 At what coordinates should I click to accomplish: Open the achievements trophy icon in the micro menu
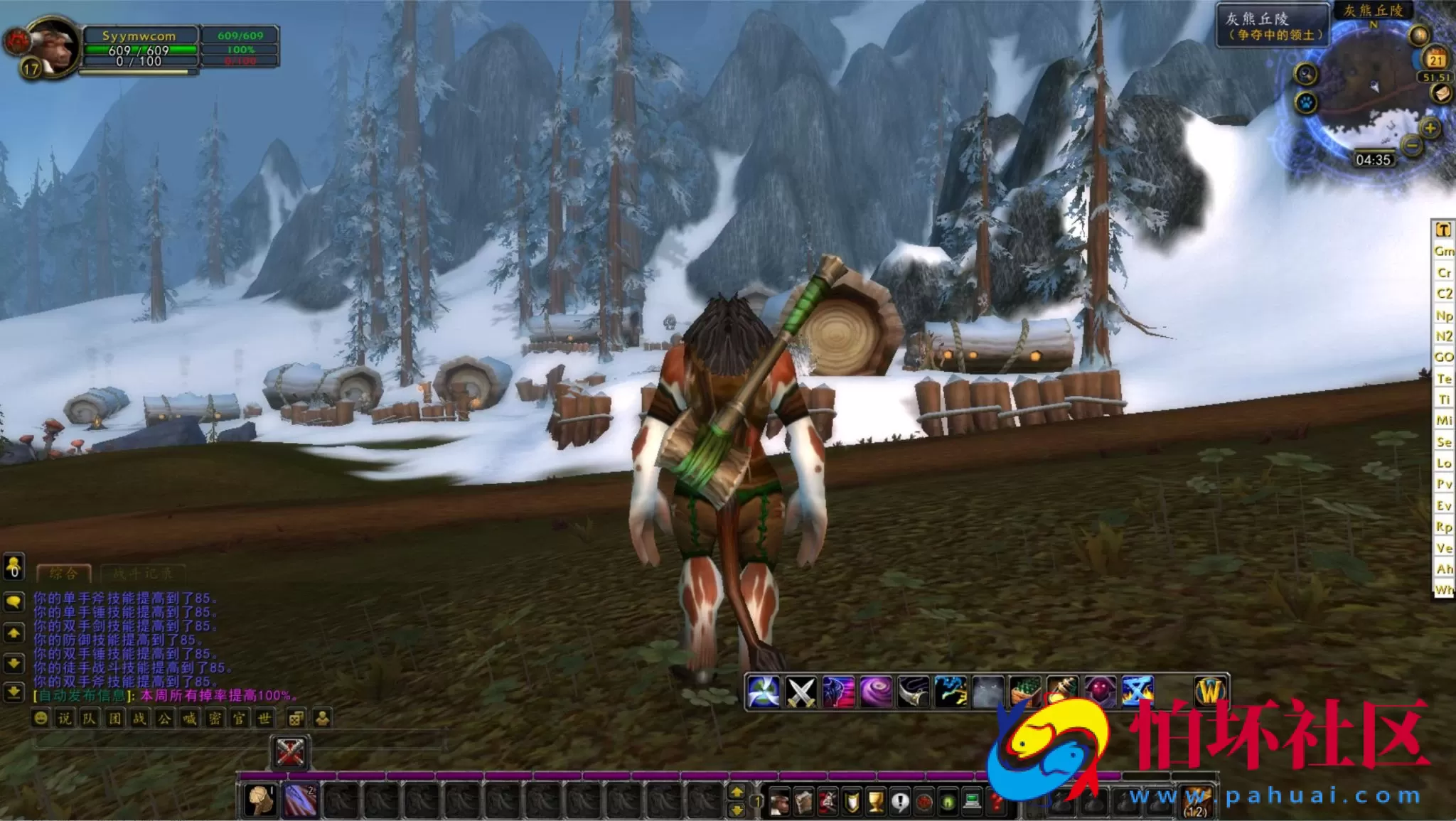[877, 800]
